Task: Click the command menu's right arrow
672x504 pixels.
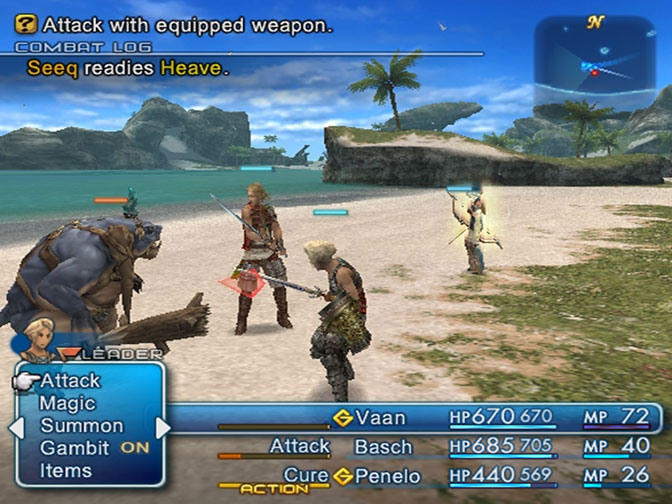Action: tap(164, 427)
